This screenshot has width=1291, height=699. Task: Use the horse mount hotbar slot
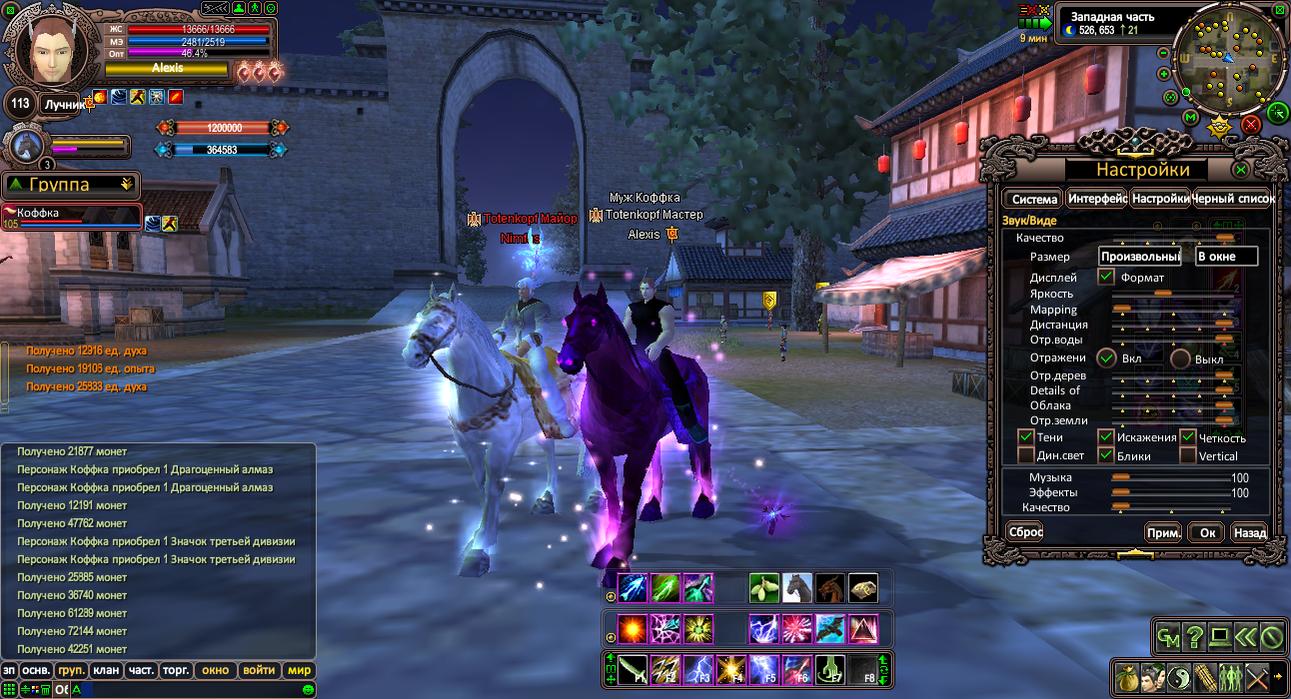797,588
